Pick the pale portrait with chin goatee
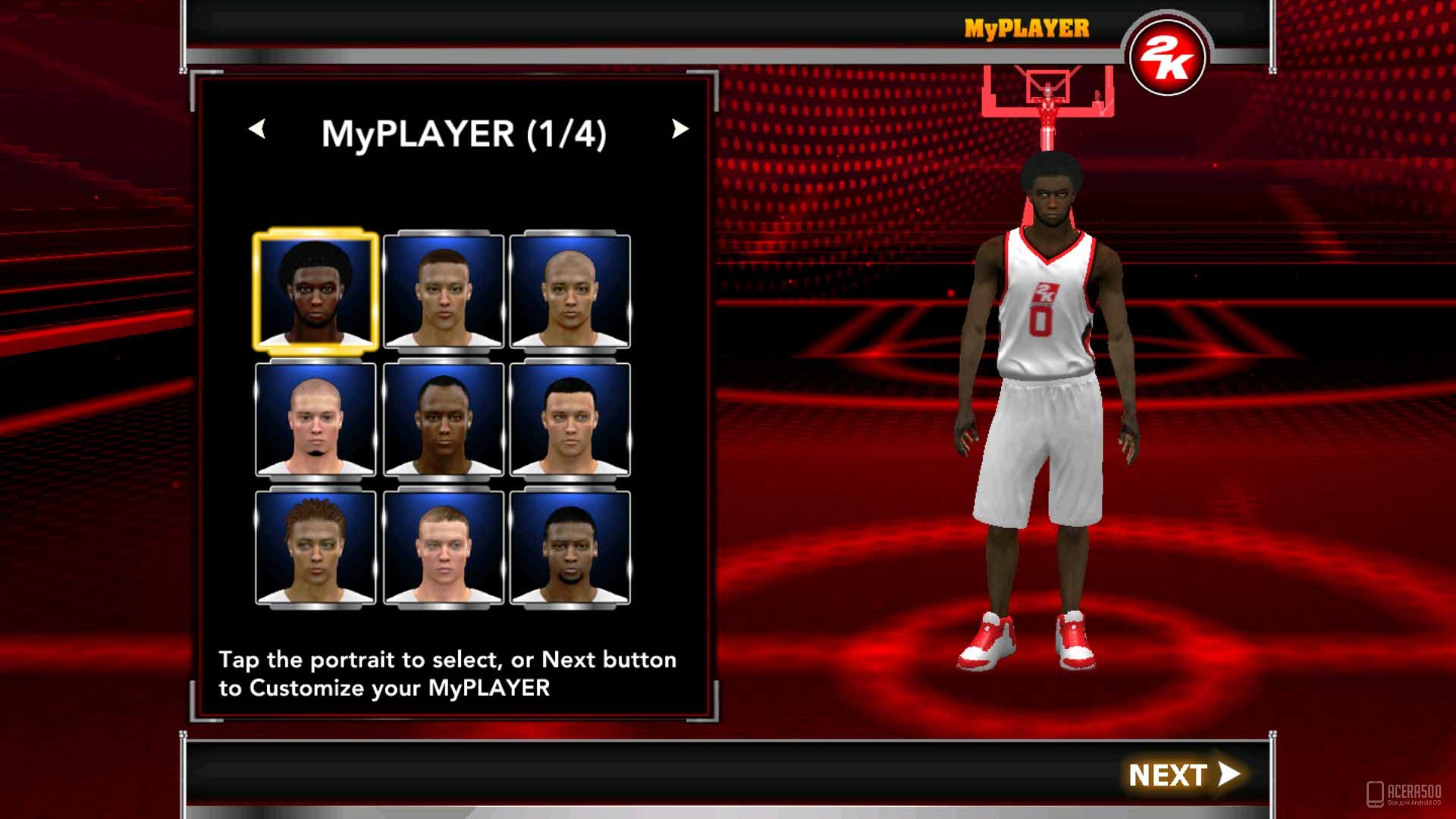Viewport: 1456px width, 819px height. (x=315, y=419)
